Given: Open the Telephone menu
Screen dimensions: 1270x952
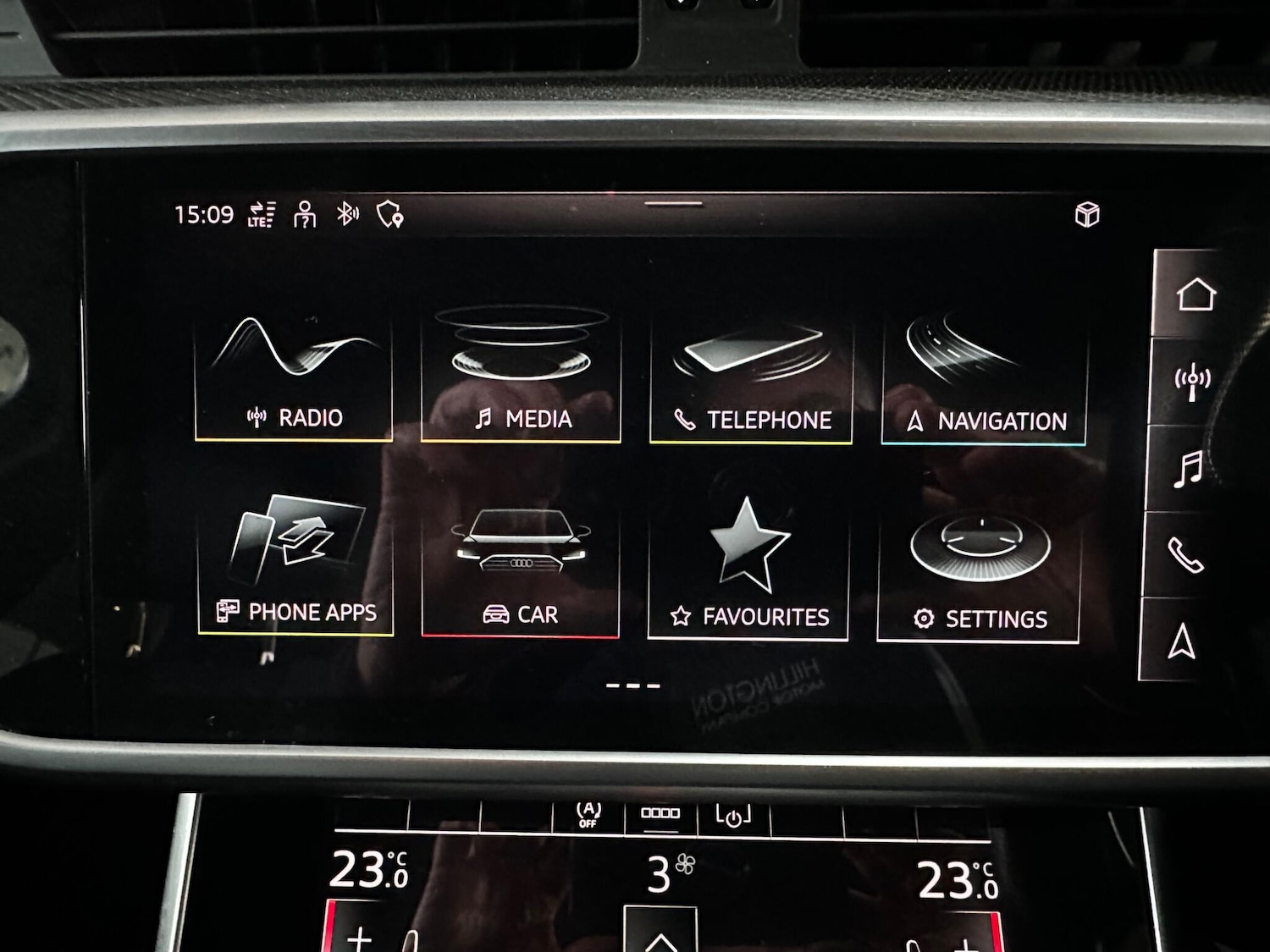Looking at the screenshot, I should (749, 377).
